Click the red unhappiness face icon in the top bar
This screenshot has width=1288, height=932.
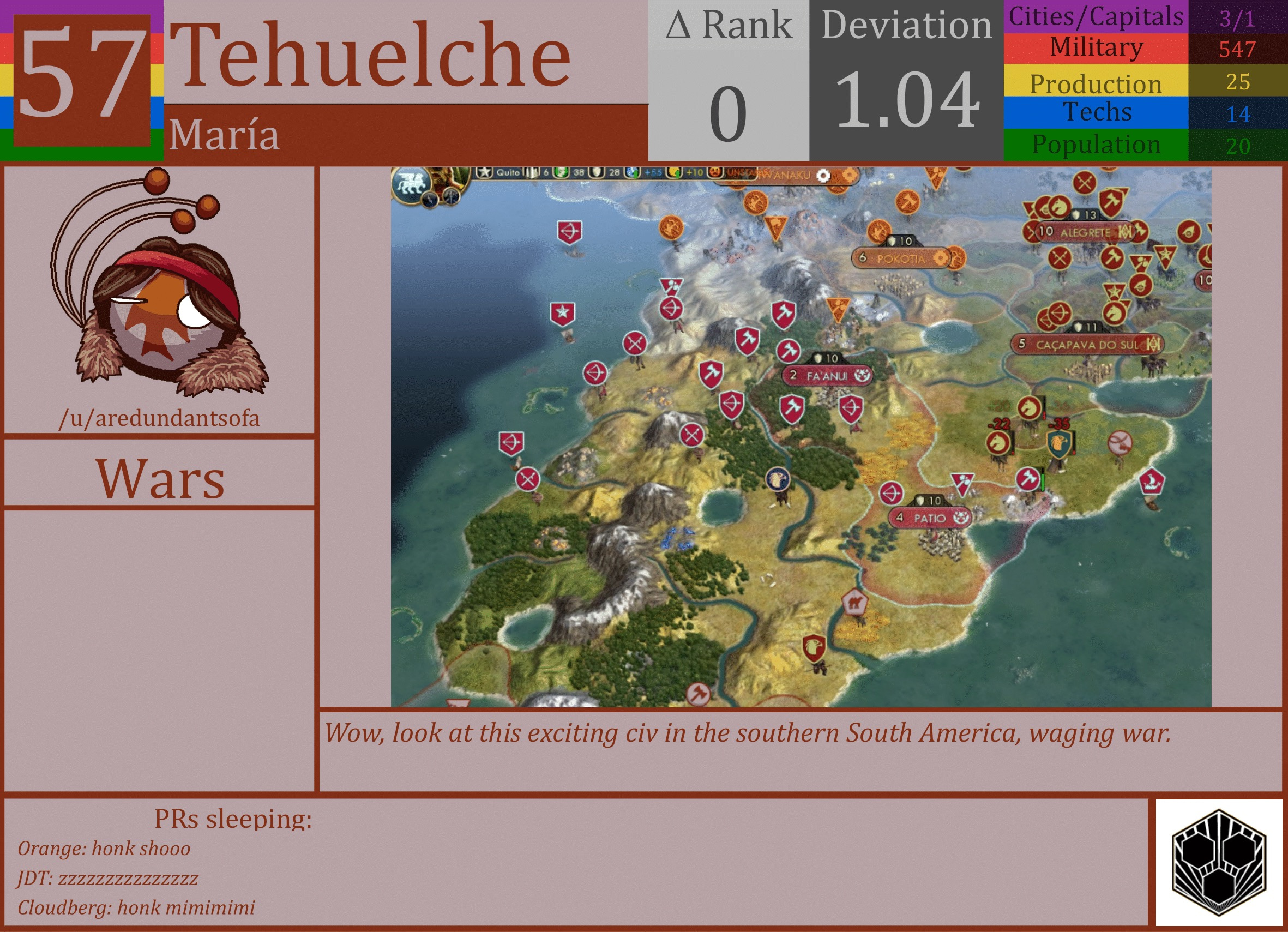pos(714,173)
